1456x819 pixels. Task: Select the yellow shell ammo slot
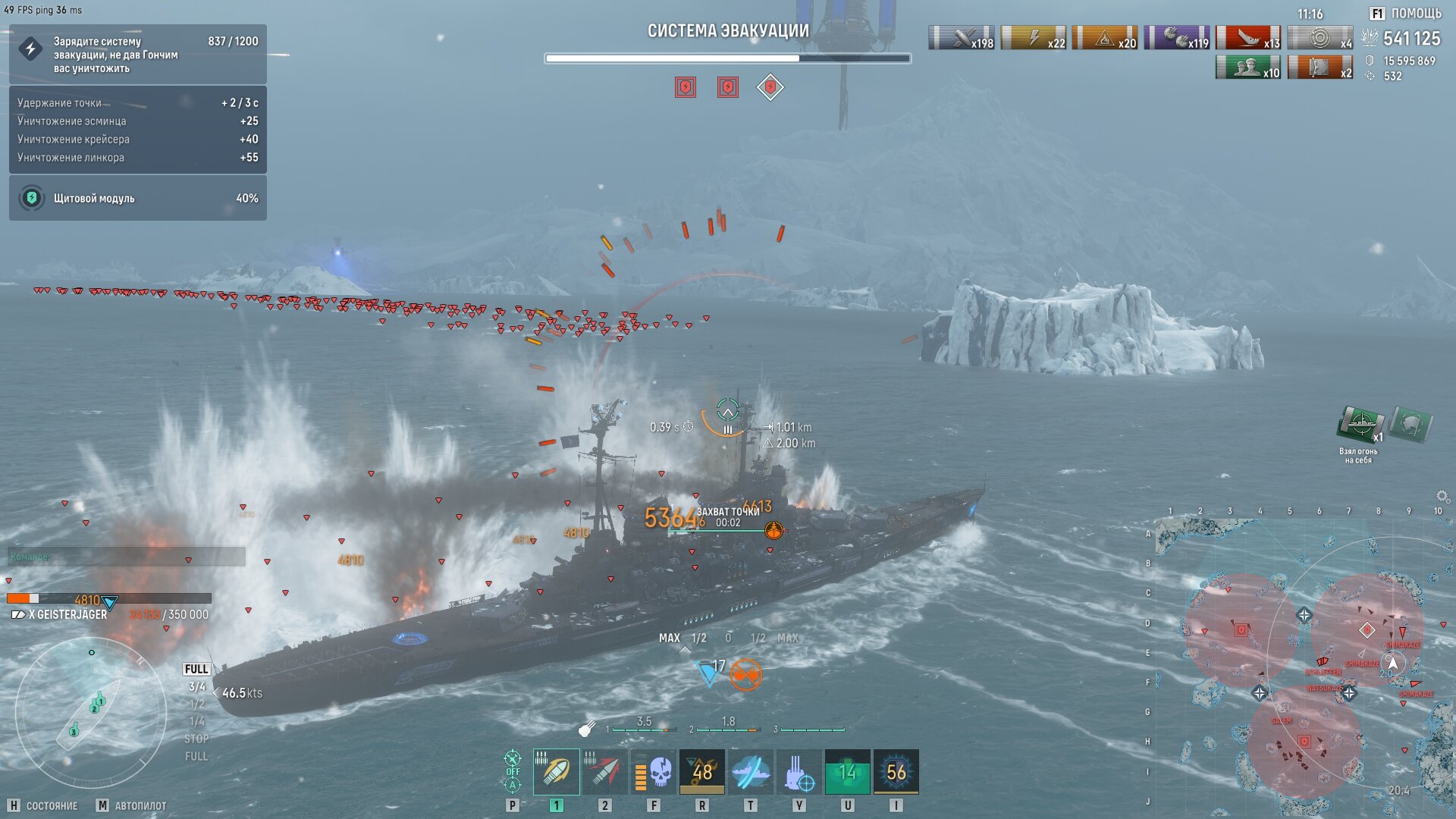(x=556, y=772)
